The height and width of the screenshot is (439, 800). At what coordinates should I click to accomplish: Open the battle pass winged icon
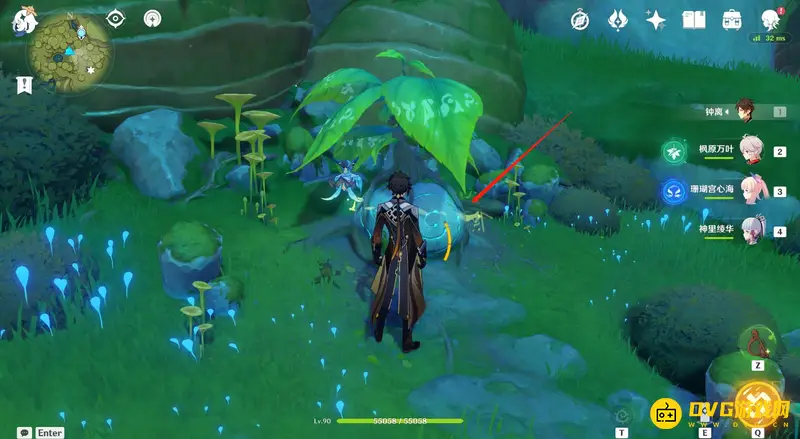point(618,19)
